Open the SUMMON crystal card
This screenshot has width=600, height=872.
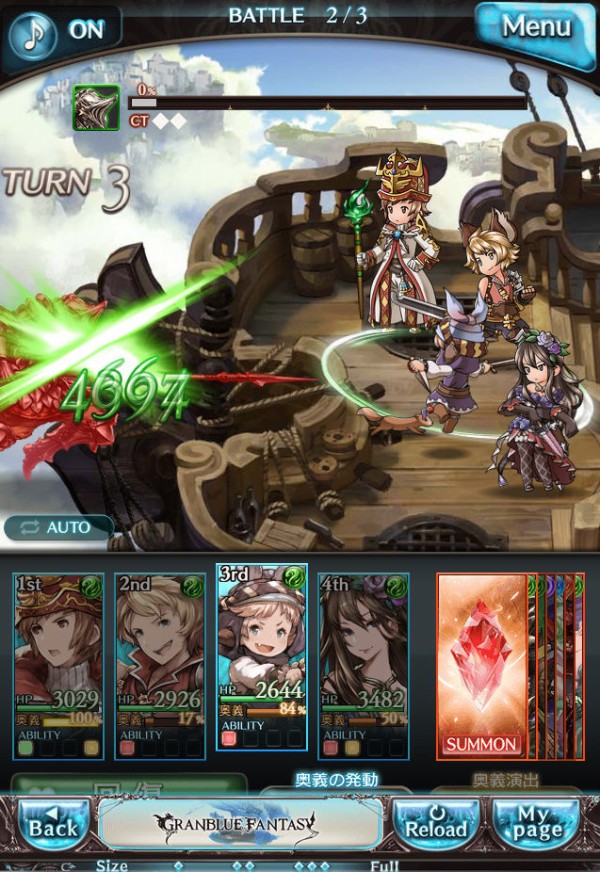tap(483, 665)
